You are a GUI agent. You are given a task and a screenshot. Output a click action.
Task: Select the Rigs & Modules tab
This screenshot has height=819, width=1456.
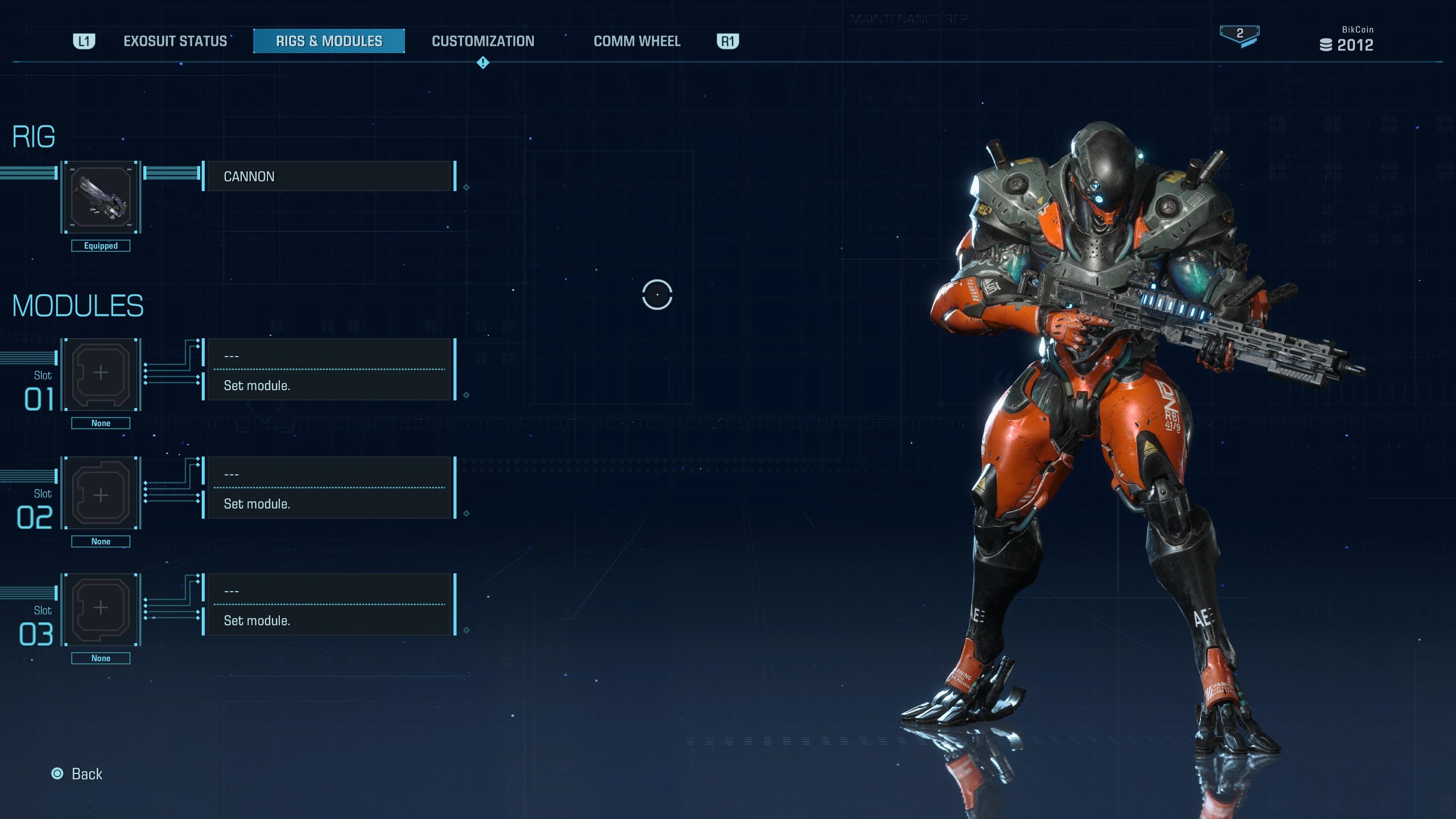pyautogui.click(x=329, y=41)
